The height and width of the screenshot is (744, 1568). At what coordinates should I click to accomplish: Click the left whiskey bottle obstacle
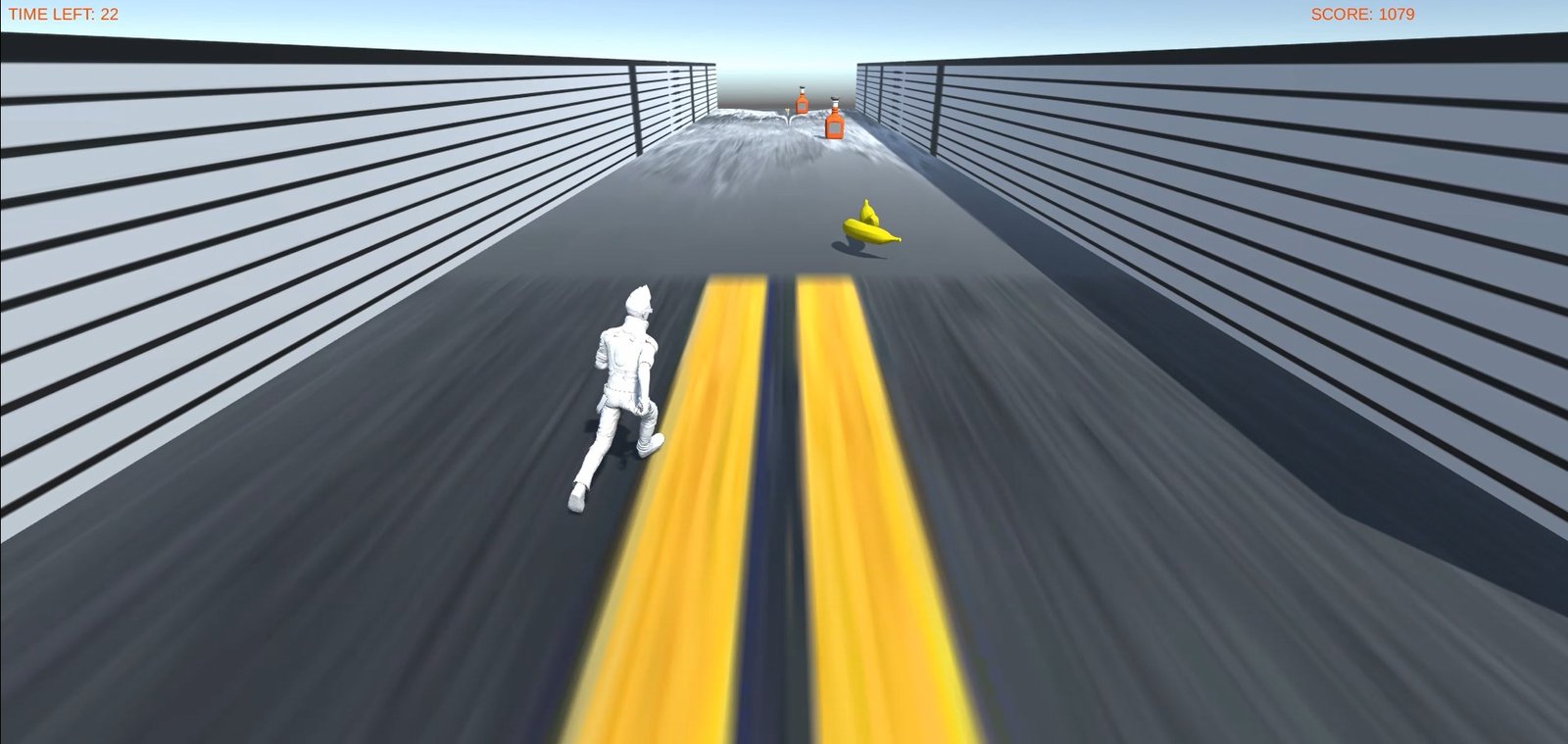coord(802,103)
